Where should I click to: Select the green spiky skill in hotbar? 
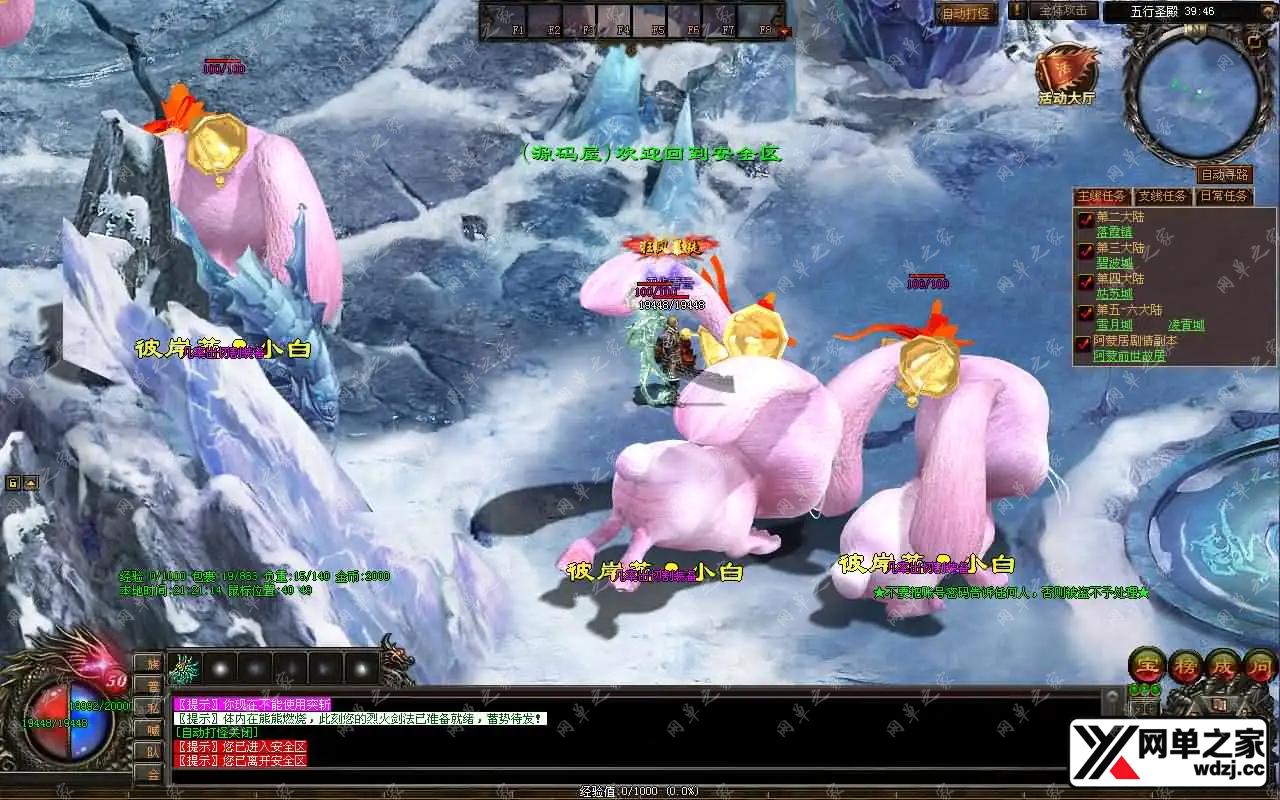(186, 668)
